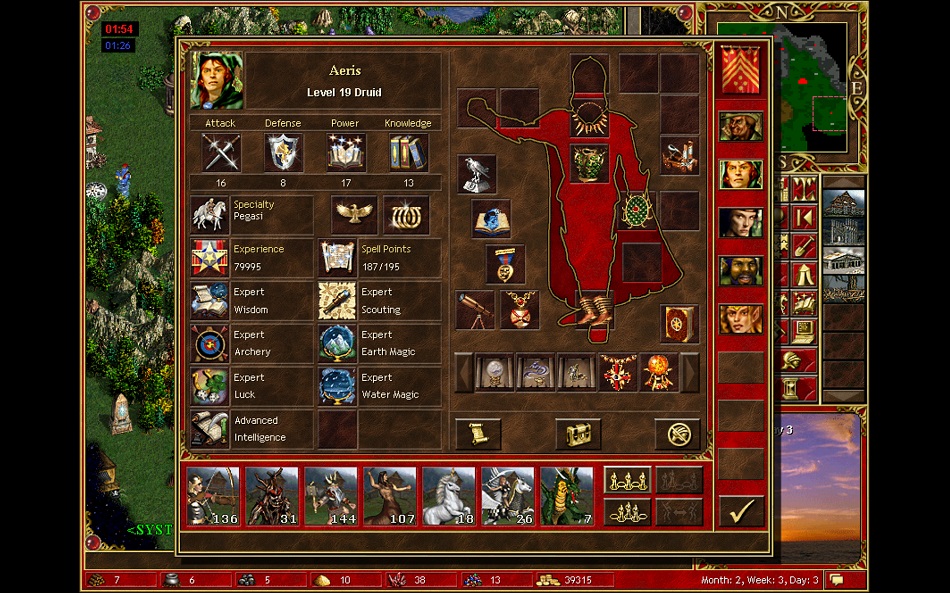The height and width of the screenshot is (593, 950).
Task: Select the centaur stack of 107
Action: 390,496
